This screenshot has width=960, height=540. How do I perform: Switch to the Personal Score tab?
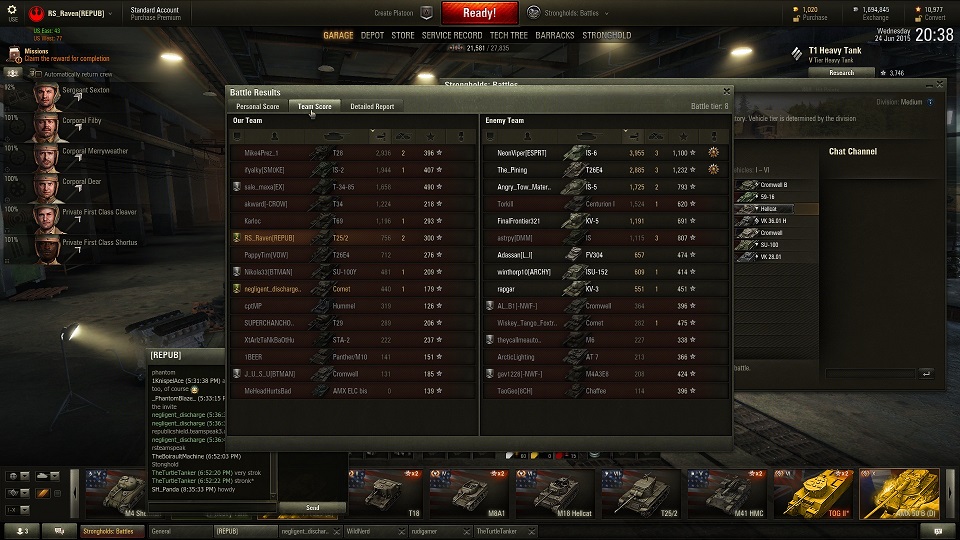point(257,106)
